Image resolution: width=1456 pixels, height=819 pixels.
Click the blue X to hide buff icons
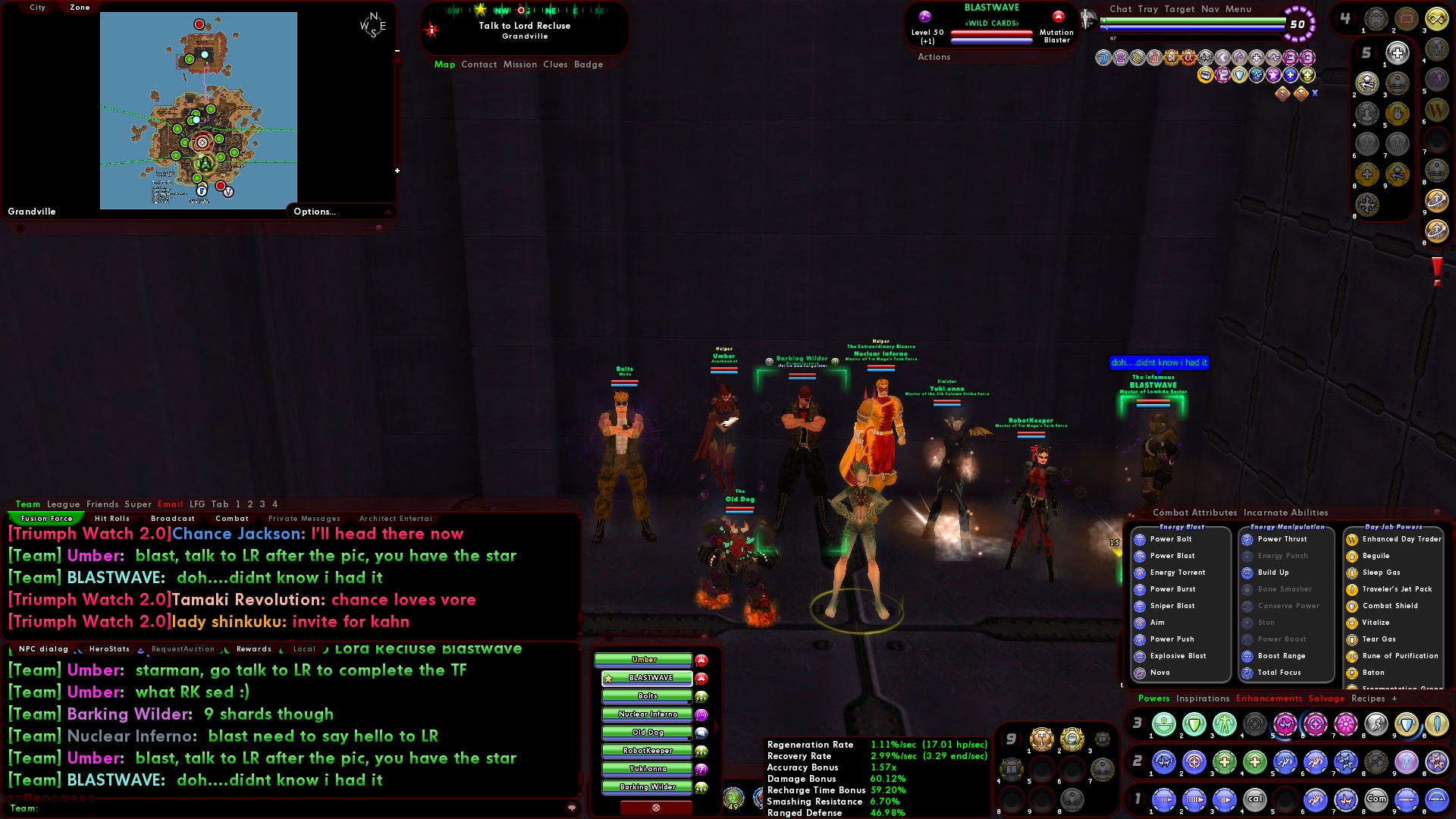tap(1315, 93)
